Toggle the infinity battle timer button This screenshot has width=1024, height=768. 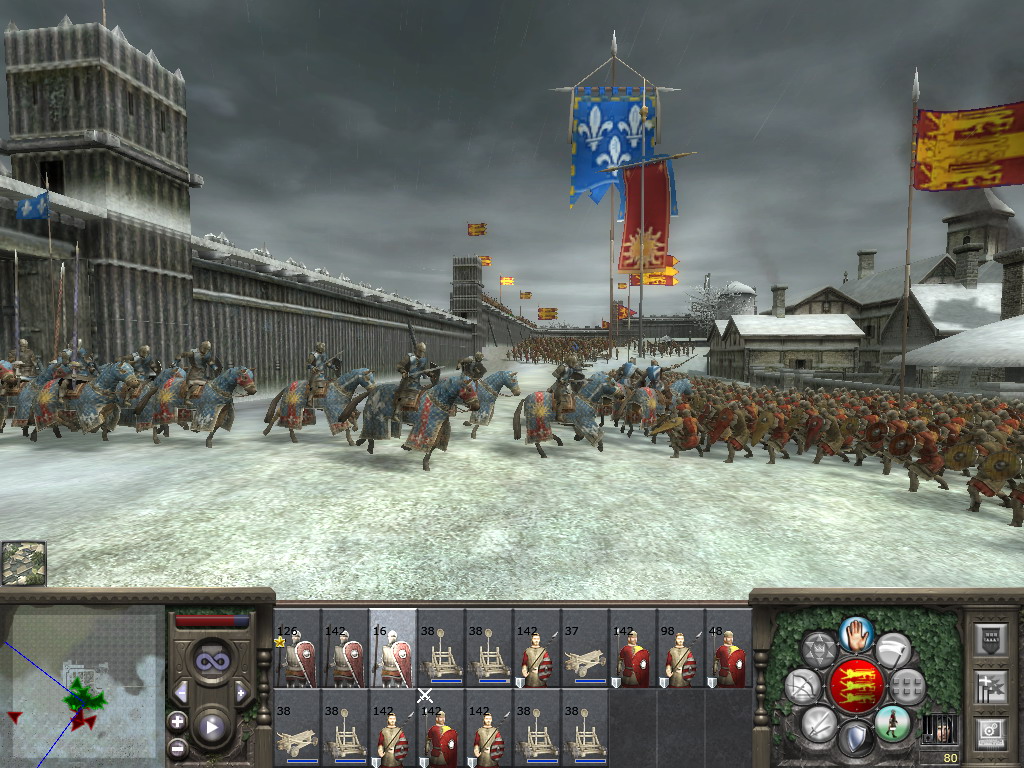(211, 661)
